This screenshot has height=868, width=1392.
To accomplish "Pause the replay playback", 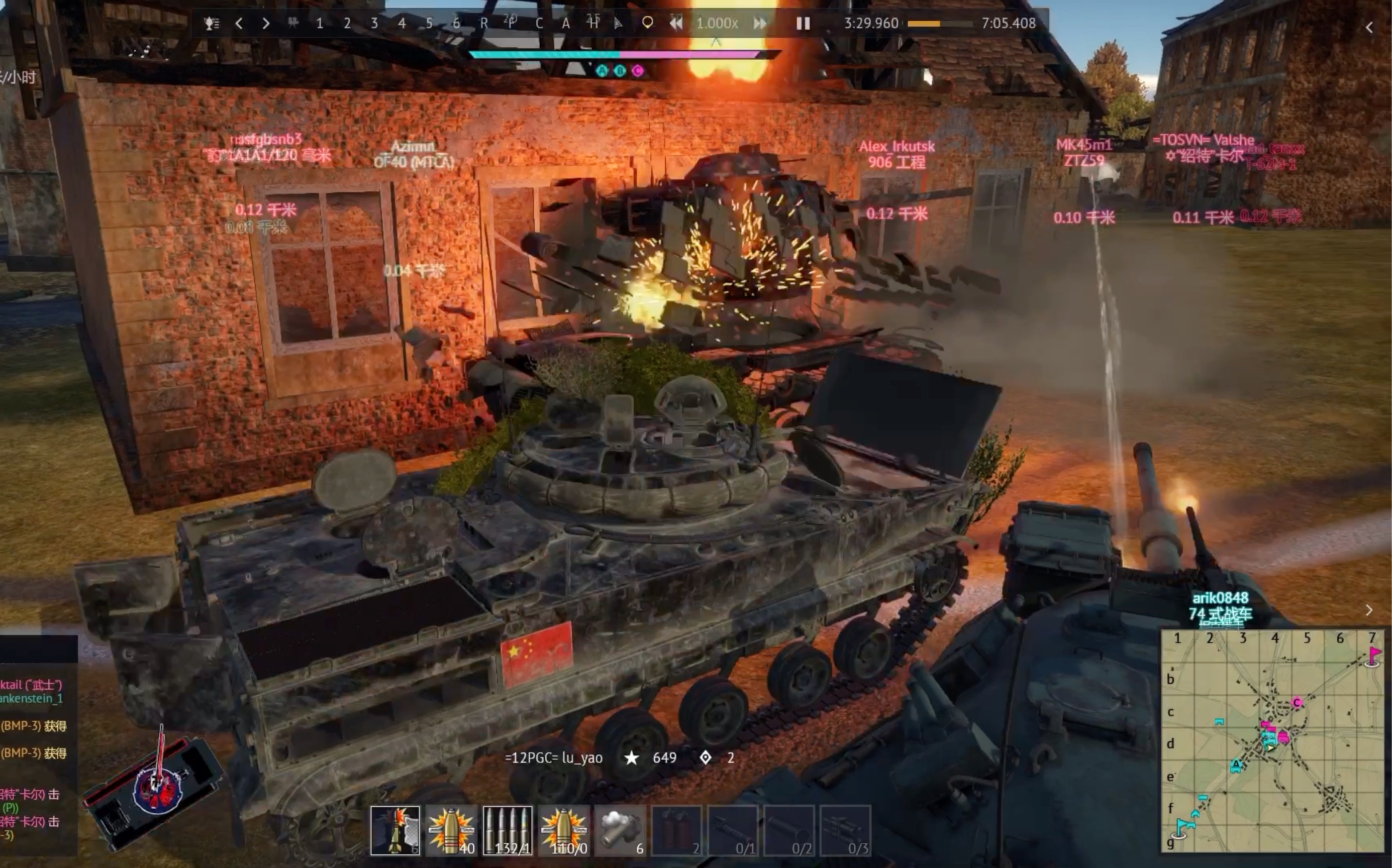I will coord(803,24).
